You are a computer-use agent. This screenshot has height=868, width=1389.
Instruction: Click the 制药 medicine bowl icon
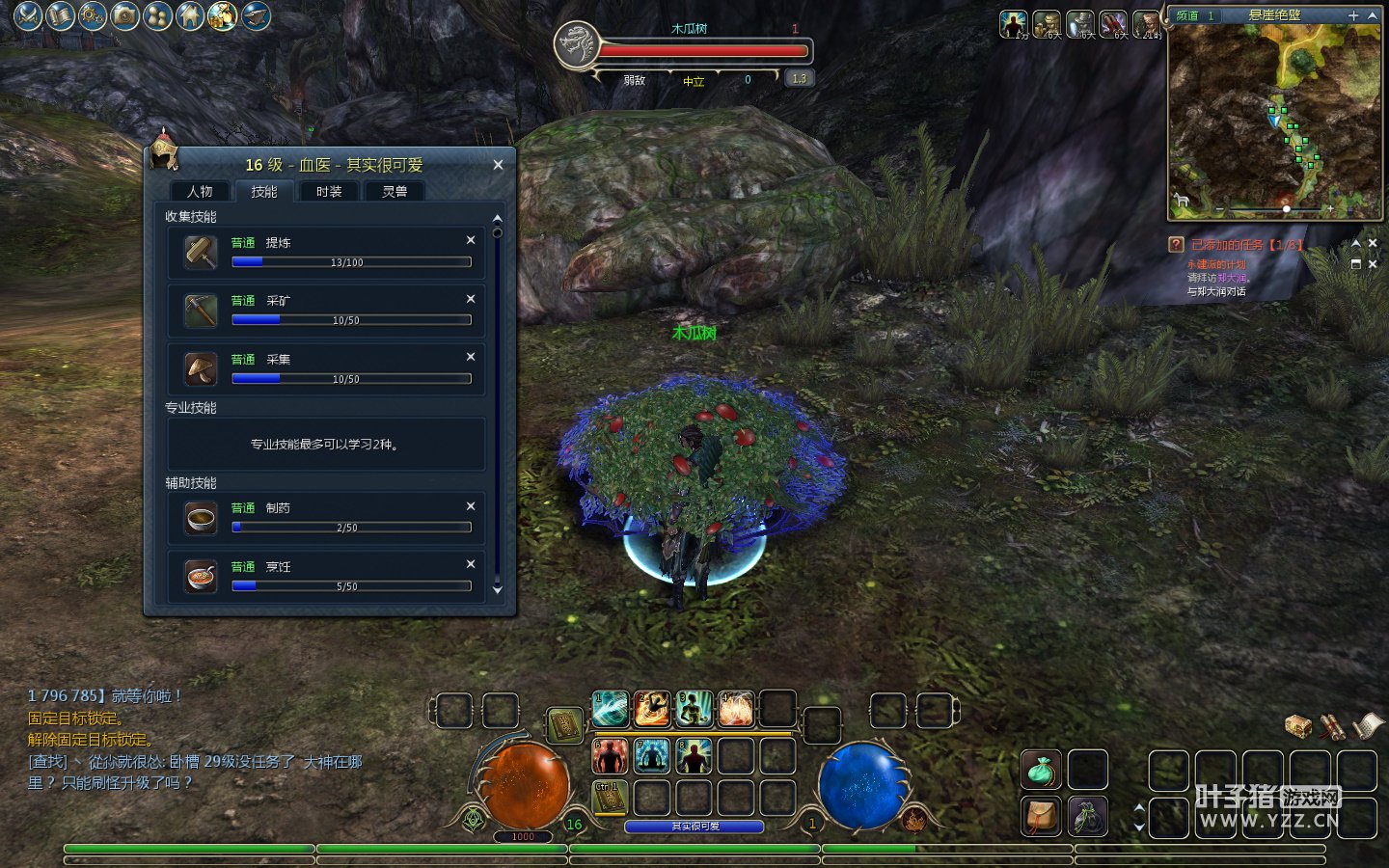201,518
